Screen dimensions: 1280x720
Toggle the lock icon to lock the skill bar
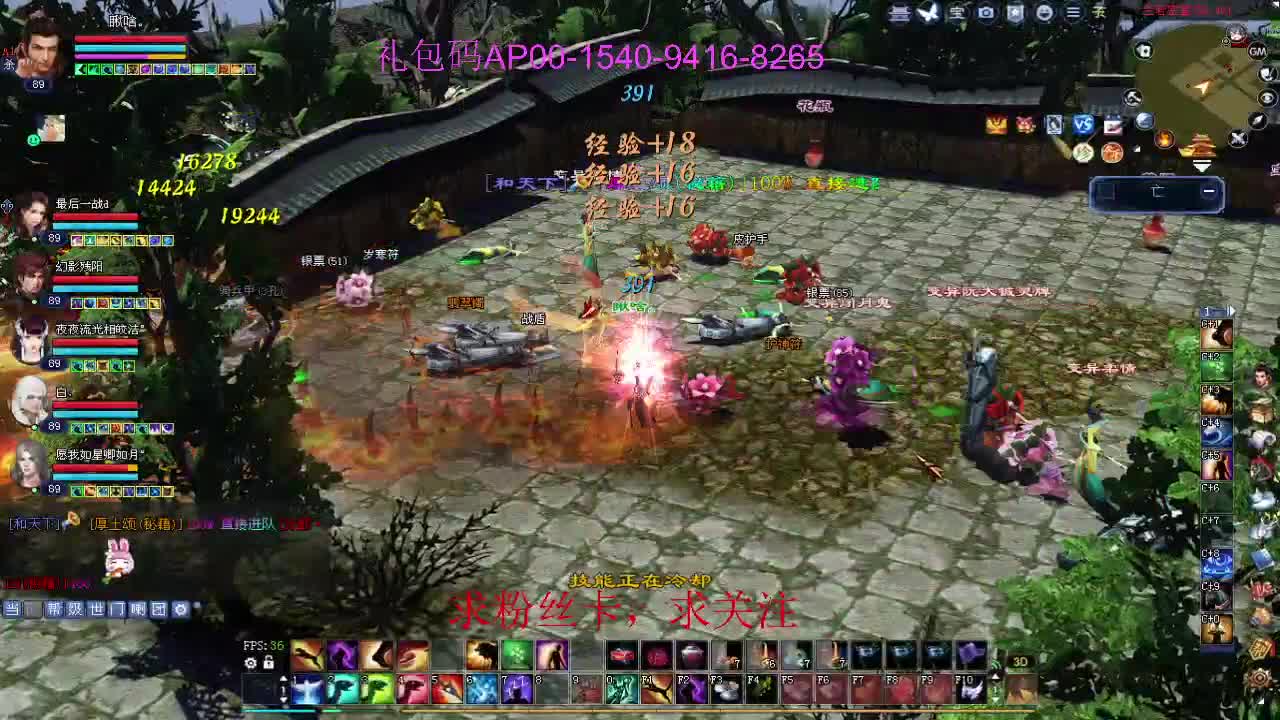[x=268, y=662]
